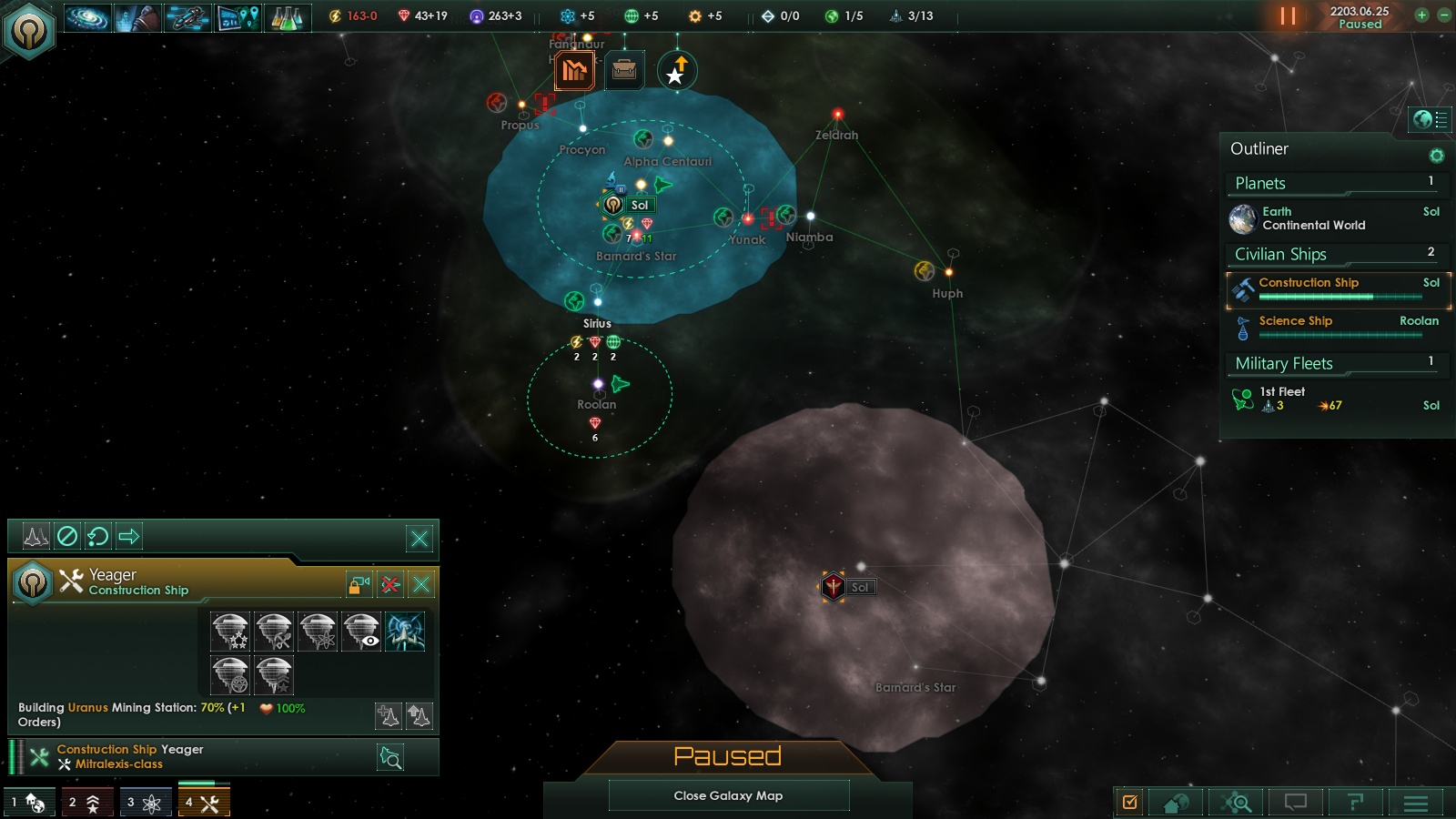Image resolution: width=1456 pixels, height=819 pixels.
Task: Open the main menu hamburger button
Action: 1415,802
